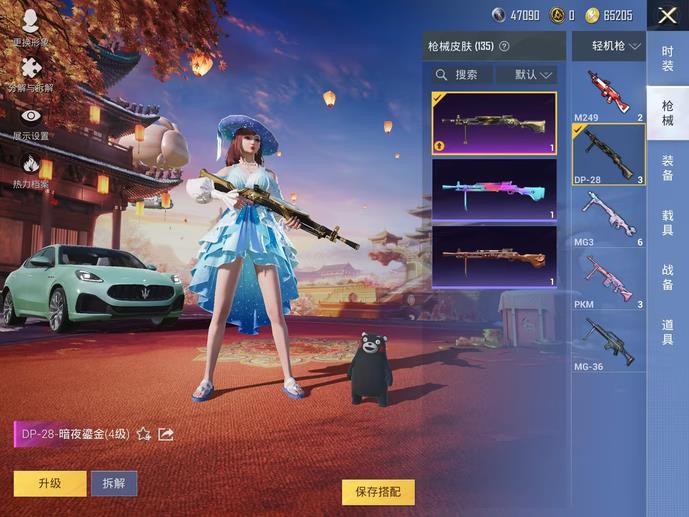Open the 默认 sort dropdown
Viewport: 689px width, 517px height.
pos(535,75)
